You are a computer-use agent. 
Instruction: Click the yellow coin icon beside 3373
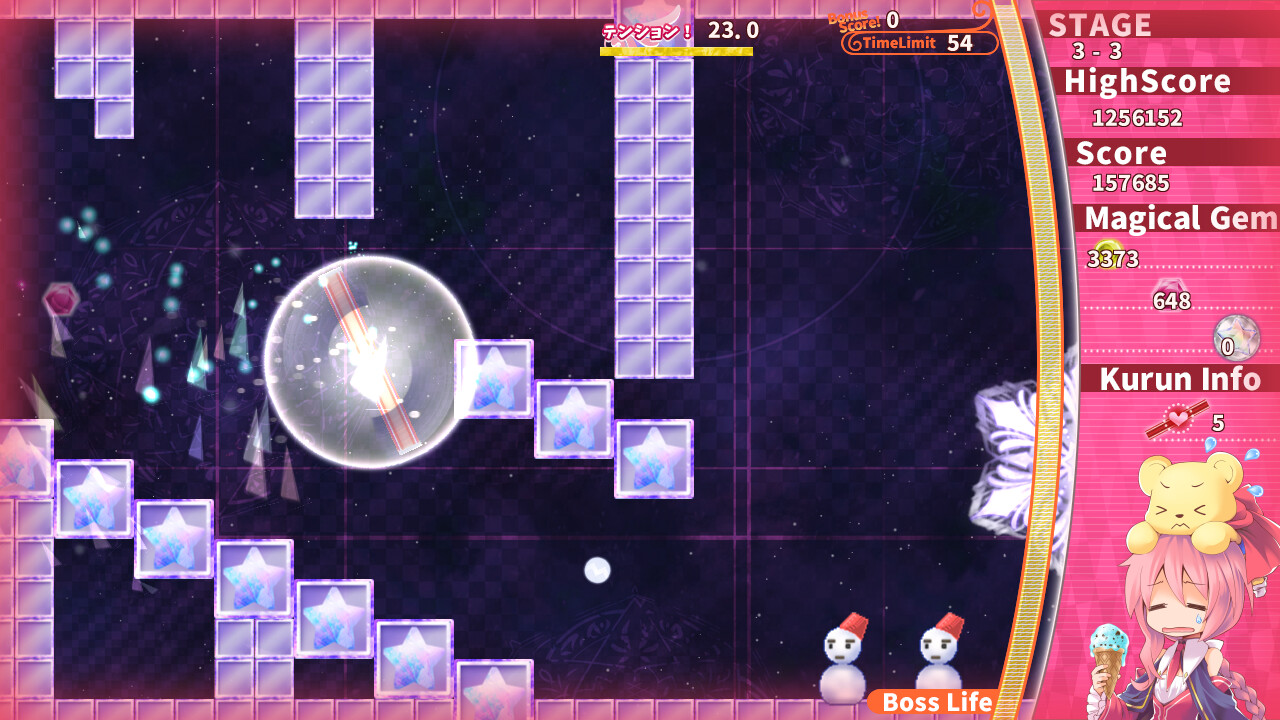coord(1108,248)
